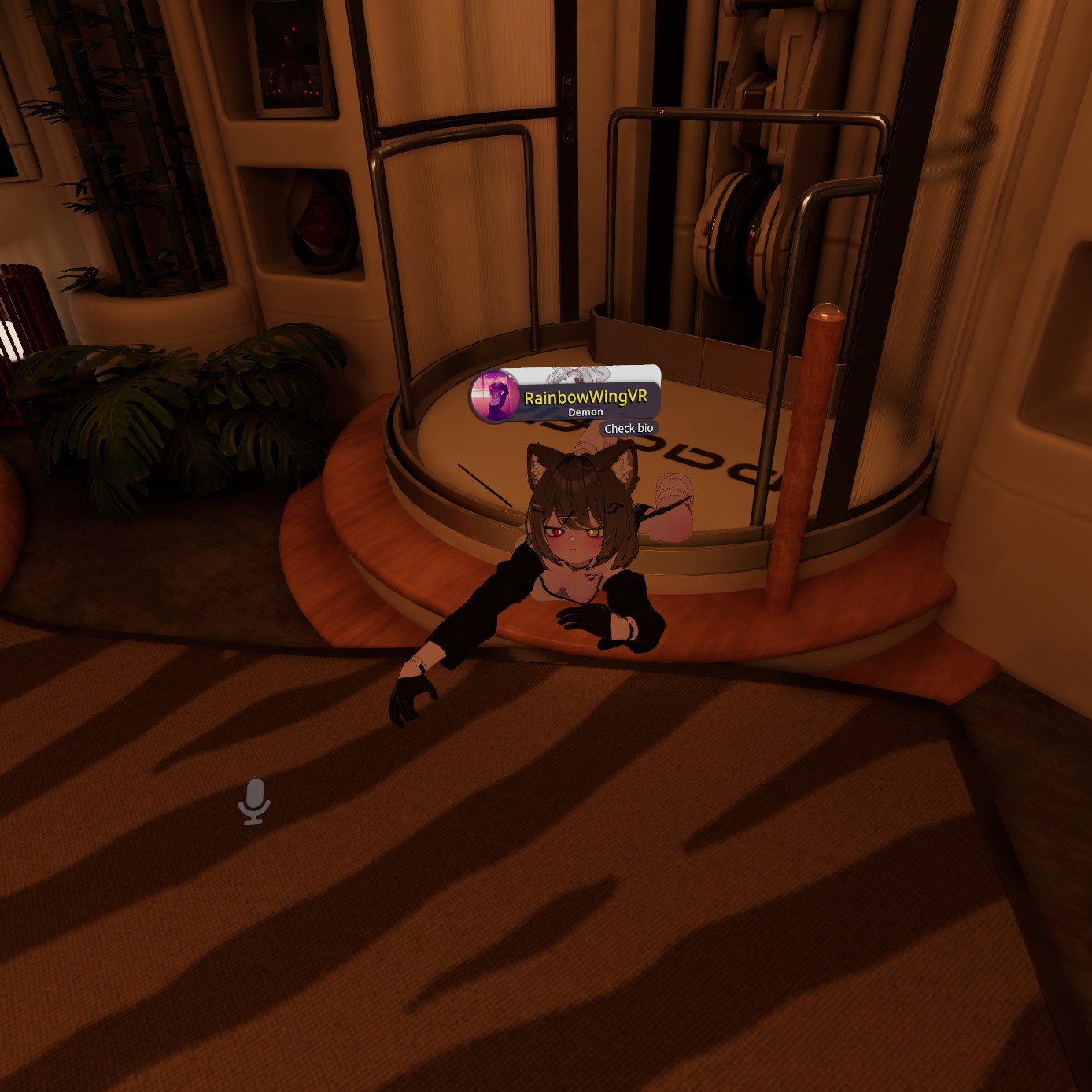Toggle the microphone mute icon
This screenshot has width=1092, height=1092.
pyautogui.click(x=254, y=801)
